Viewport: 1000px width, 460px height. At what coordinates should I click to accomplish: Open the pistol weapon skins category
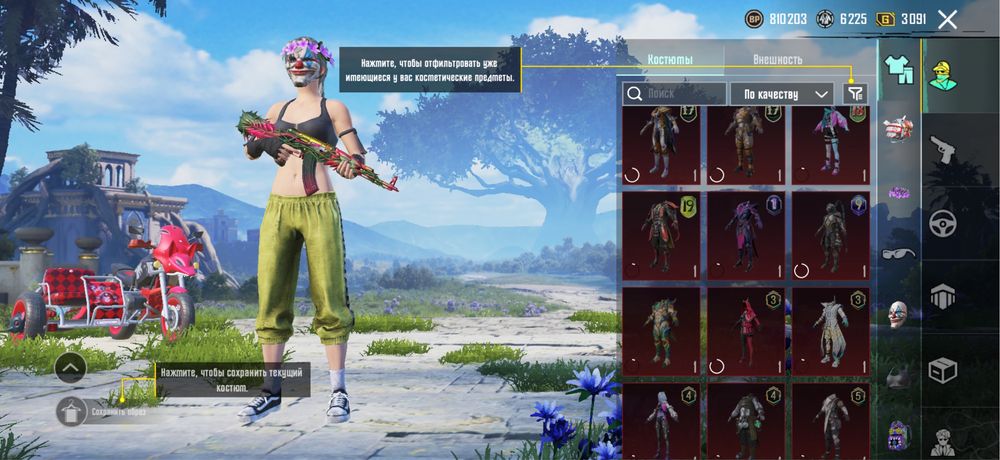(x=942, y=150)
